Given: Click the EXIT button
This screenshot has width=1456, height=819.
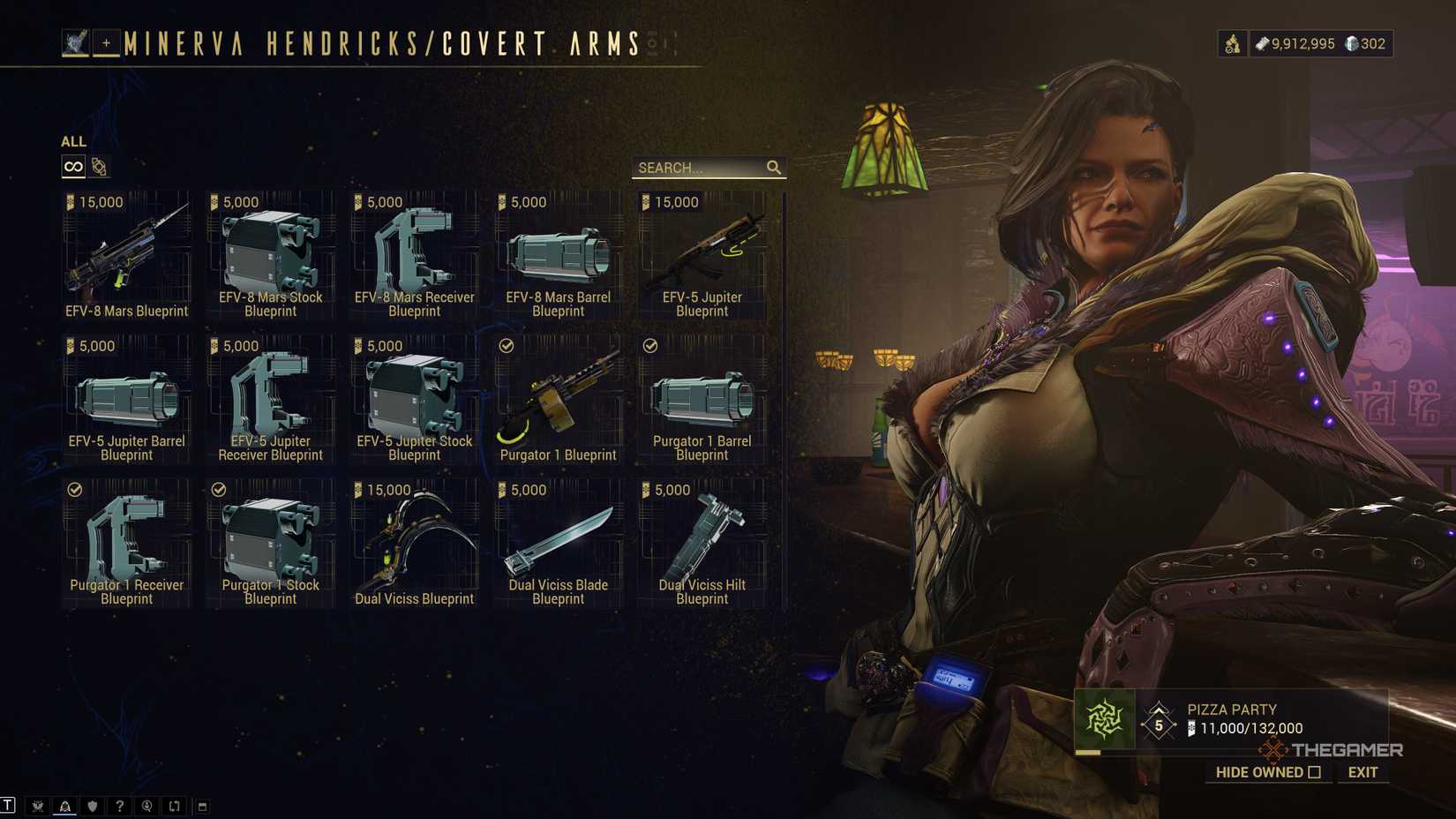Looking at the screenshot, I should [x=1362, y=772].
